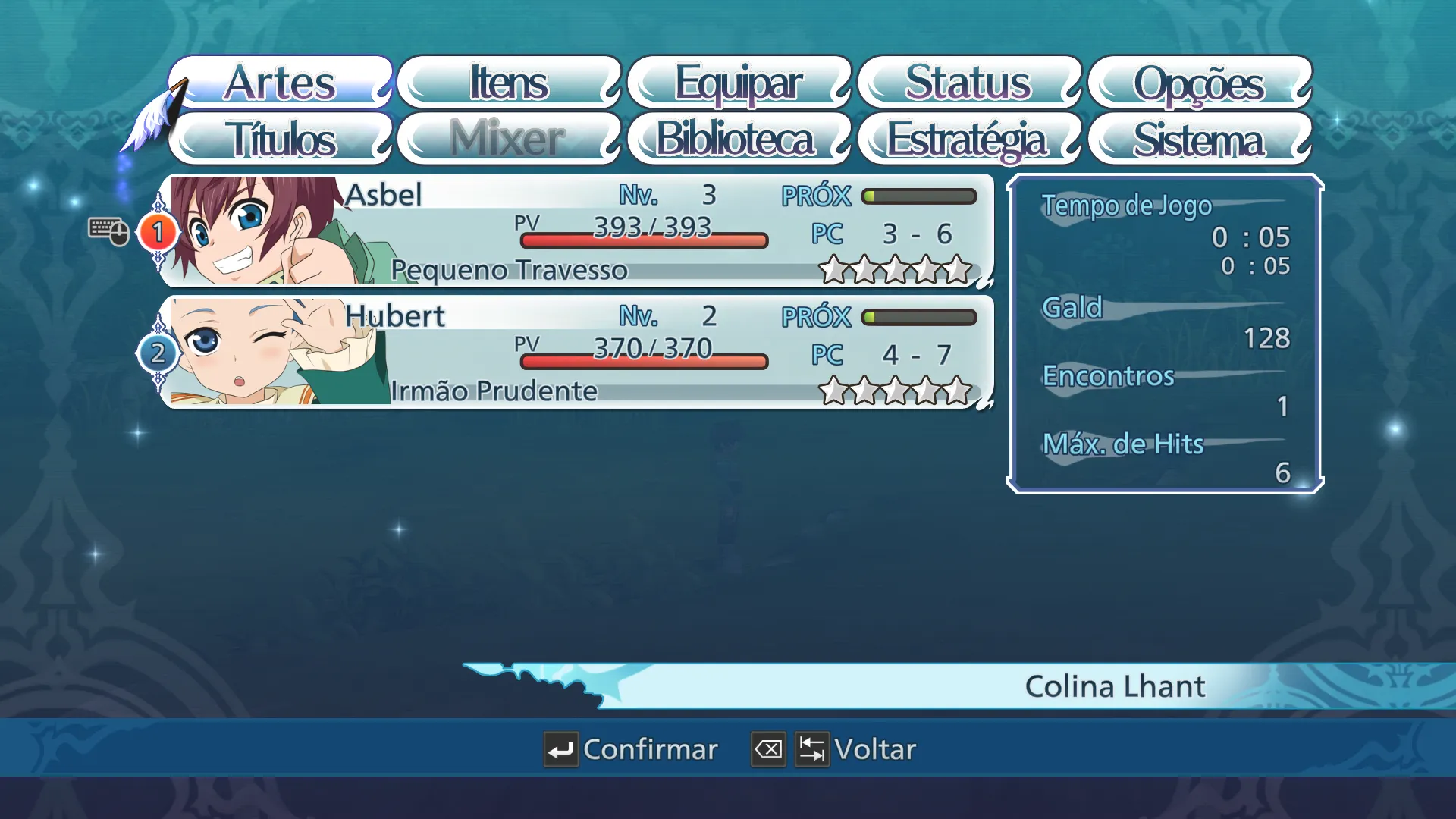Open the Equipar menu

pyautogui.click(x=739, y=82)
